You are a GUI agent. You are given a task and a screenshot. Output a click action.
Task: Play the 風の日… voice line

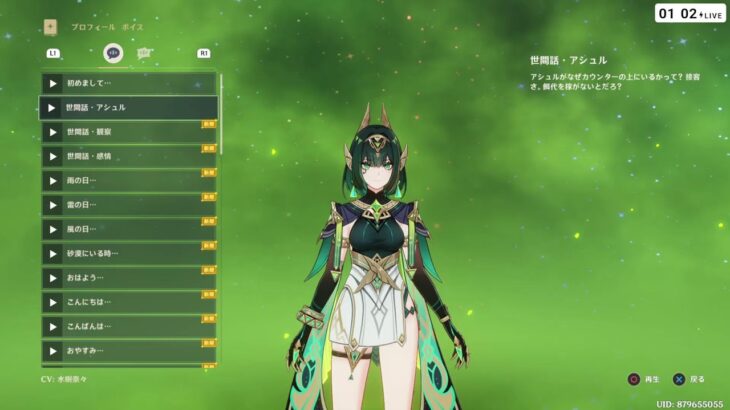pyautogui.click(x=53, y=229)
